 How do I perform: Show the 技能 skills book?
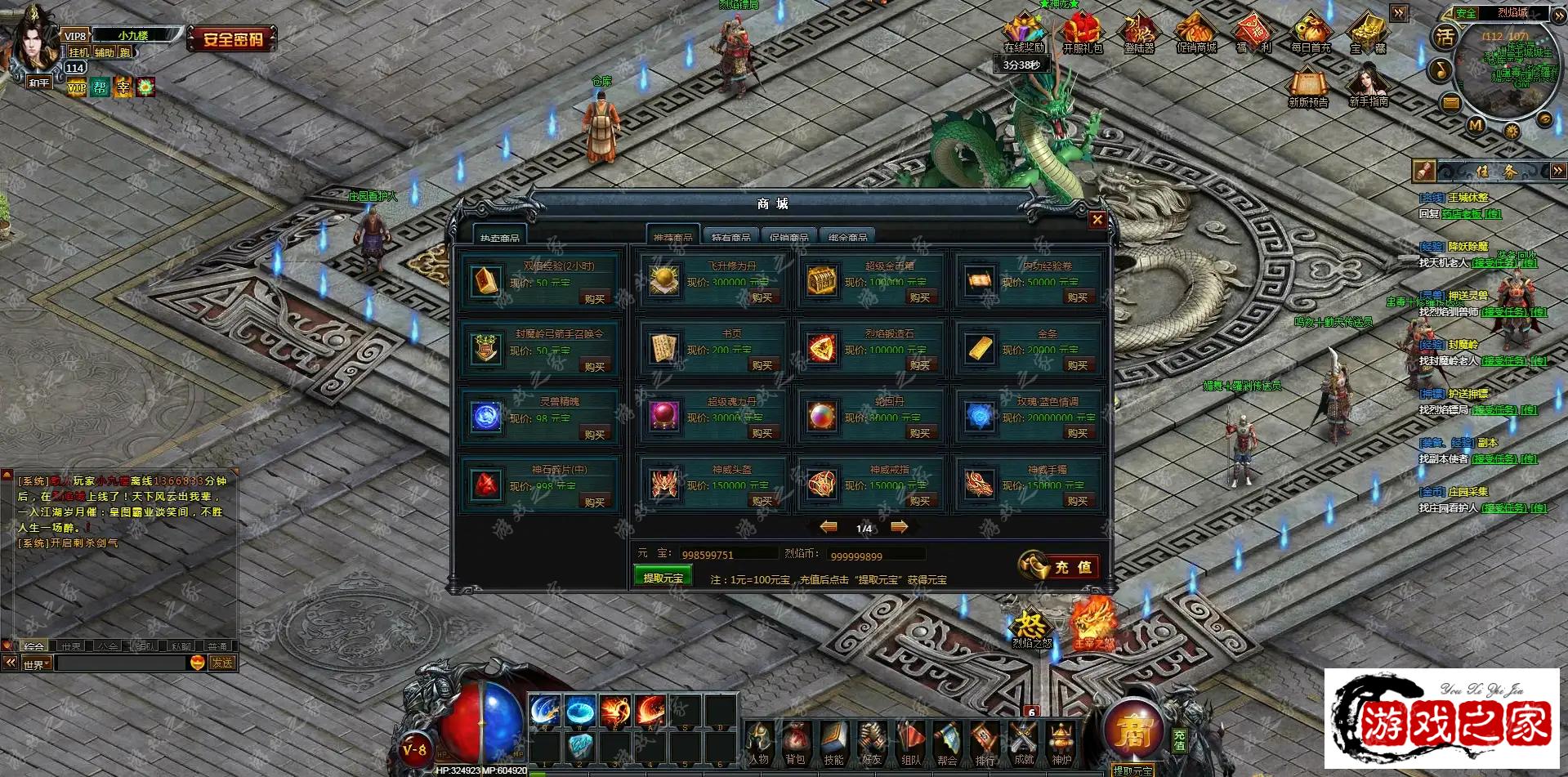[833, 742]
